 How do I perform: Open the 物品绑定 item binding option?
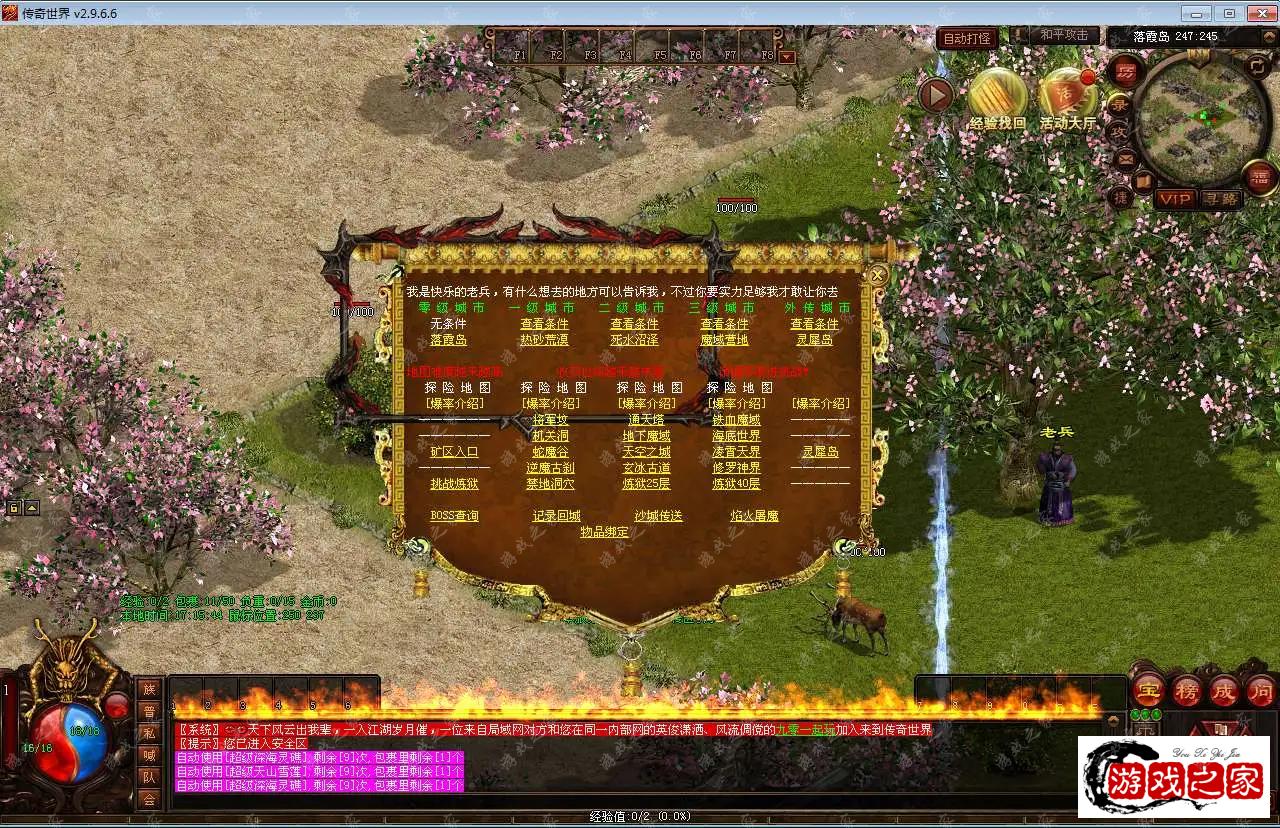click(605, 532)
